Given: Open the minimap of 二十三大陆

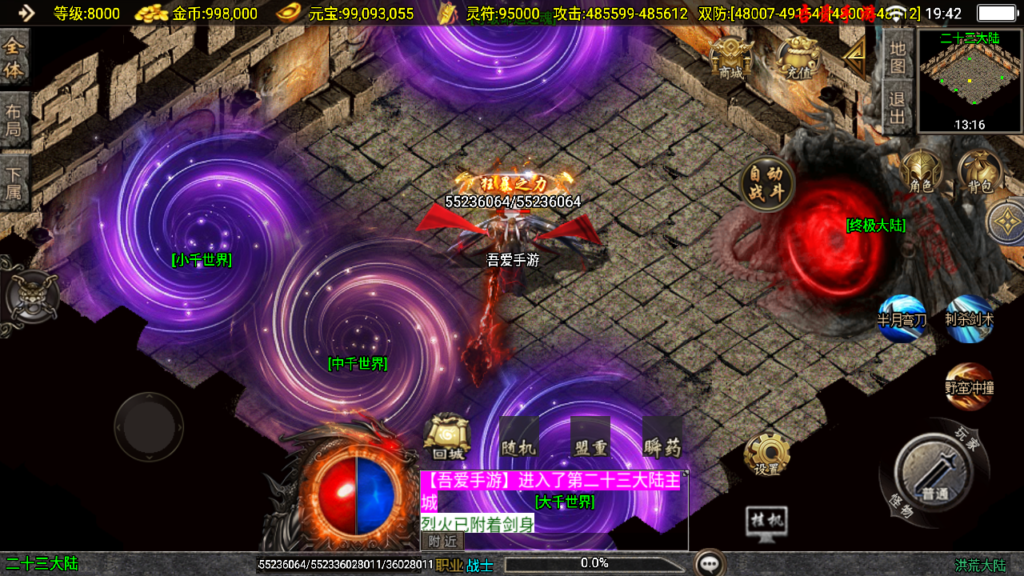Looking at the screenshot, I should tap(969, 80).
